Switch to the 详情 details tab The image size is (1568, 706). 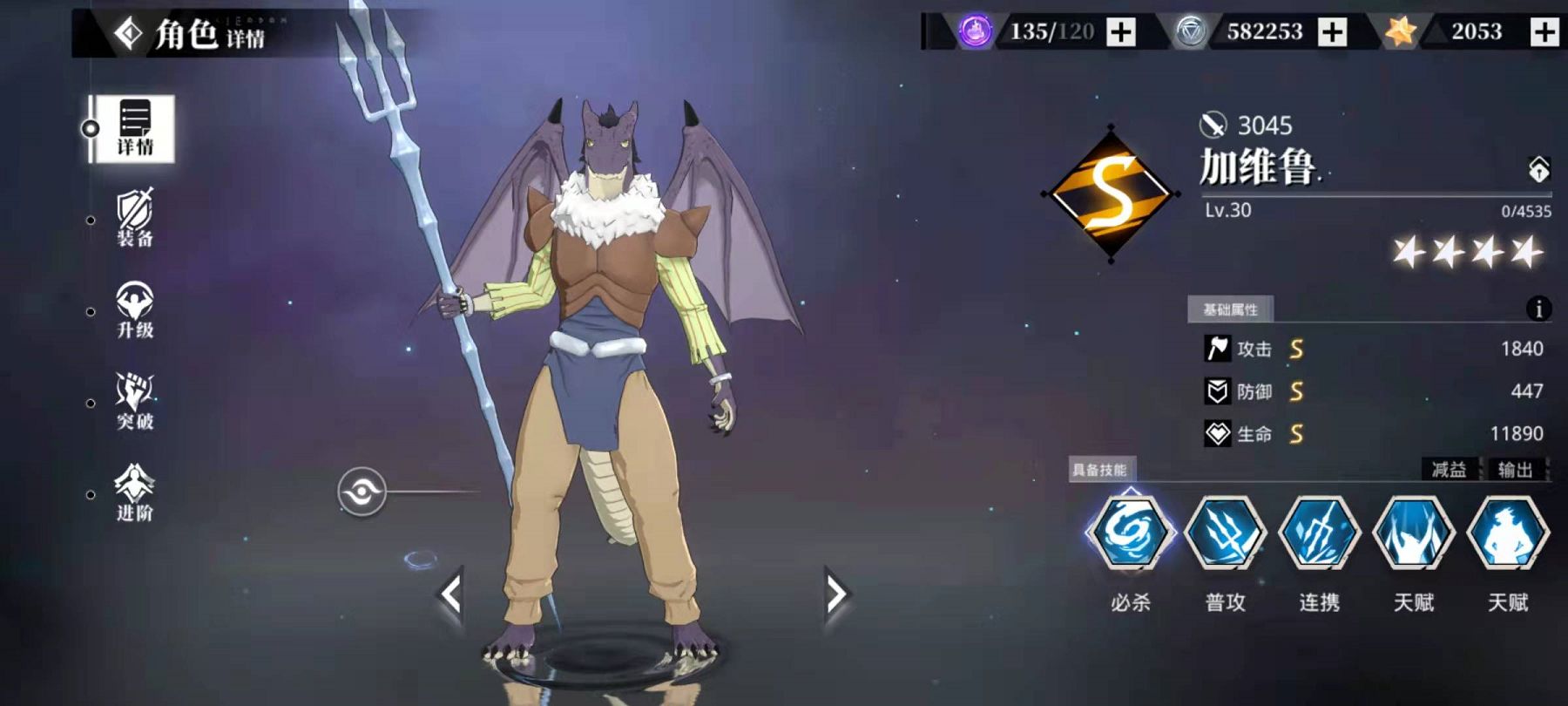click(134, 129)
